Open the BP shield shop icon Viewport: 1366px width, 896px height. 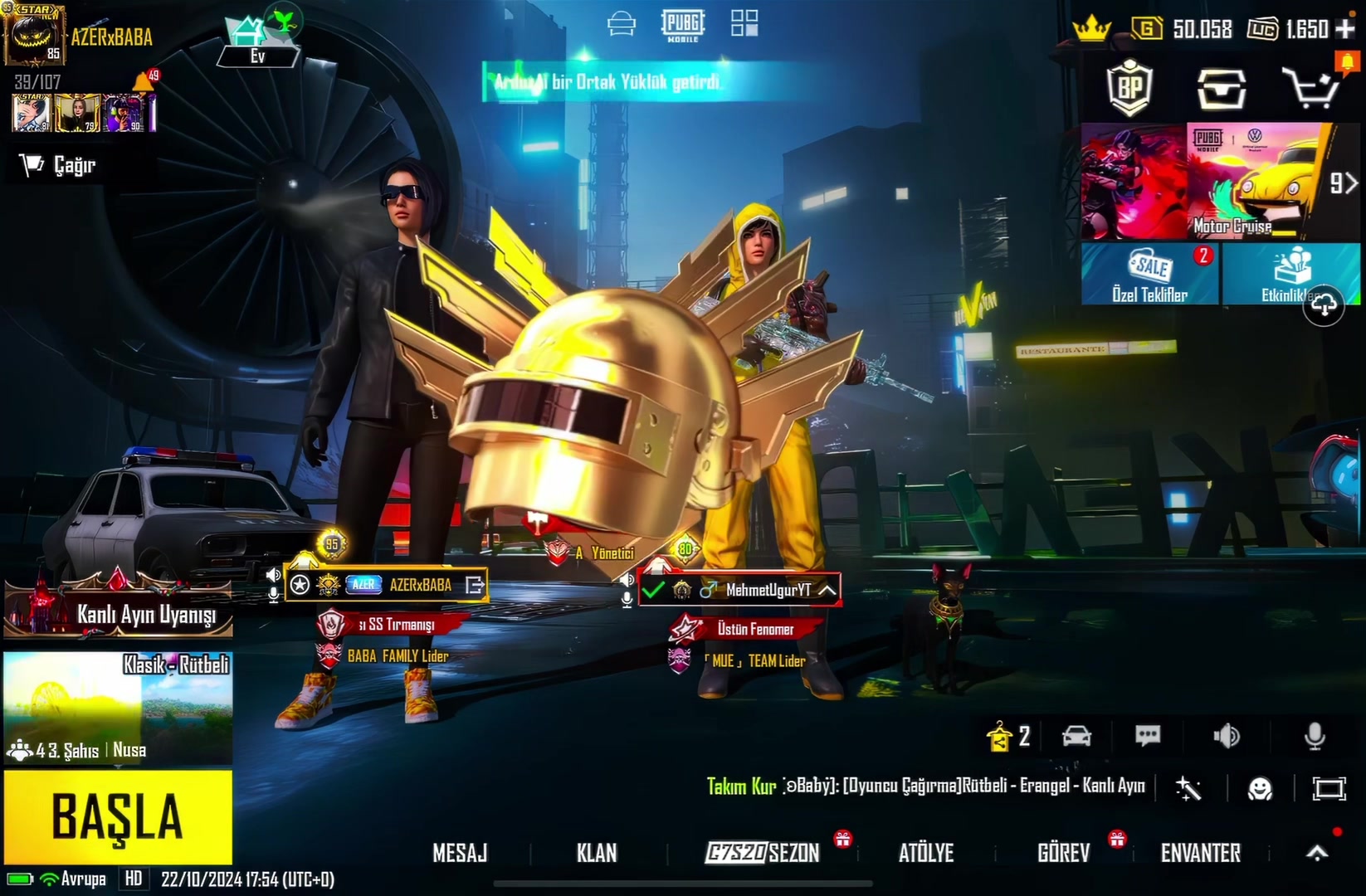[1129, 87]
